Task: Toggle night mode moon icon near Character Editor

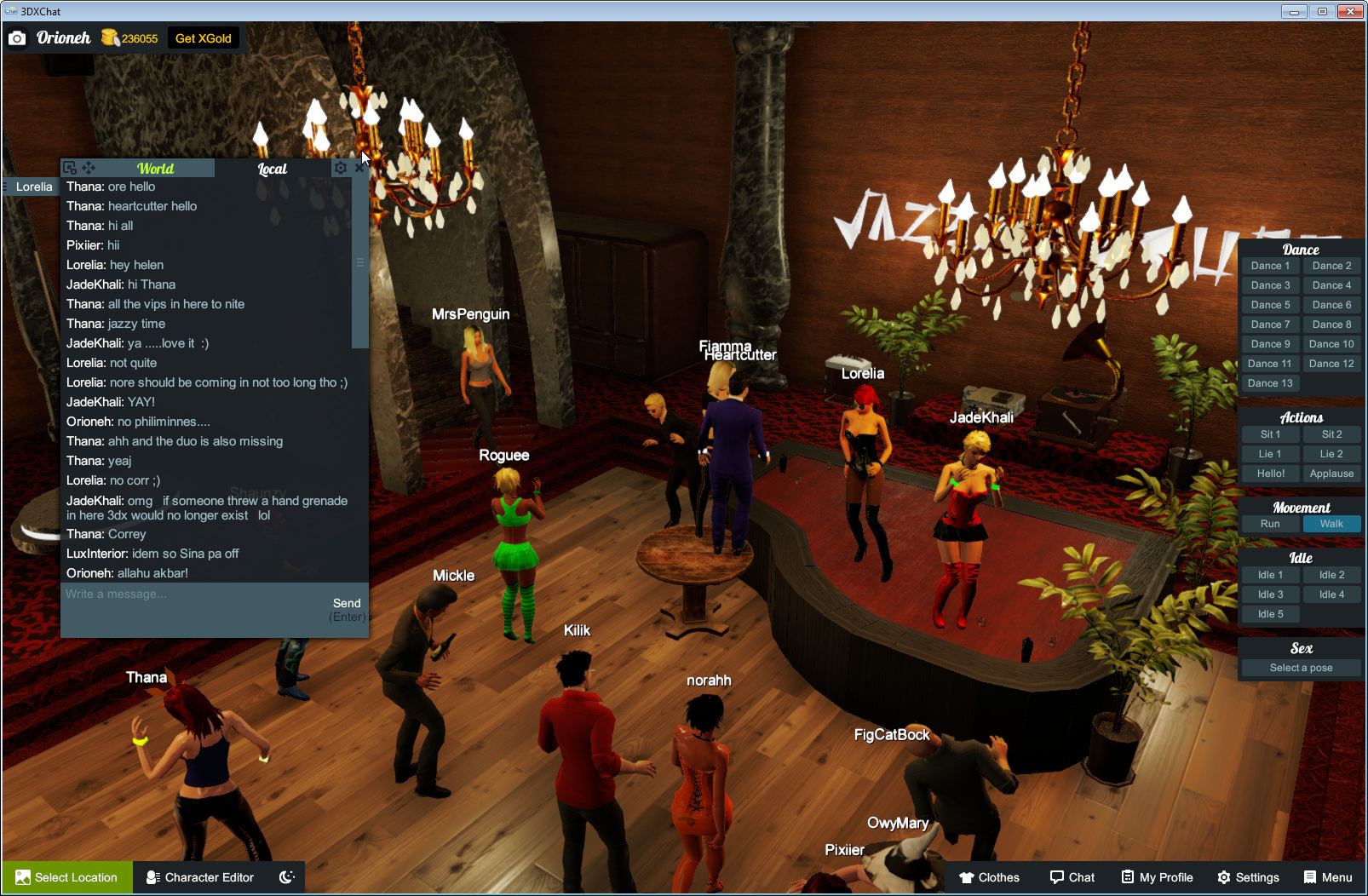Action: pos(286,877)
